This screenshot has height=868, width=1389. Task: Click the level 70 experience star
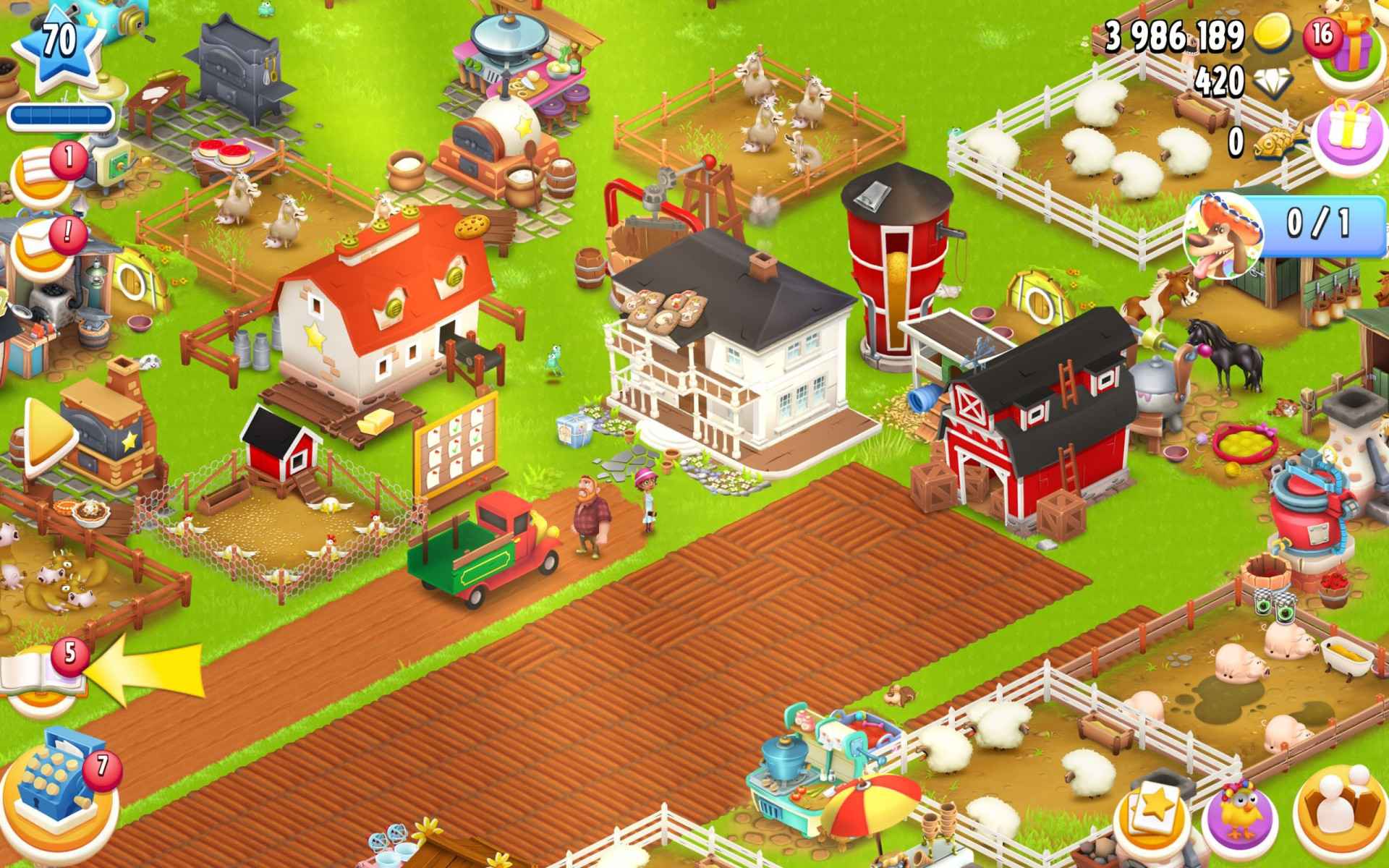tap(58, 43)
